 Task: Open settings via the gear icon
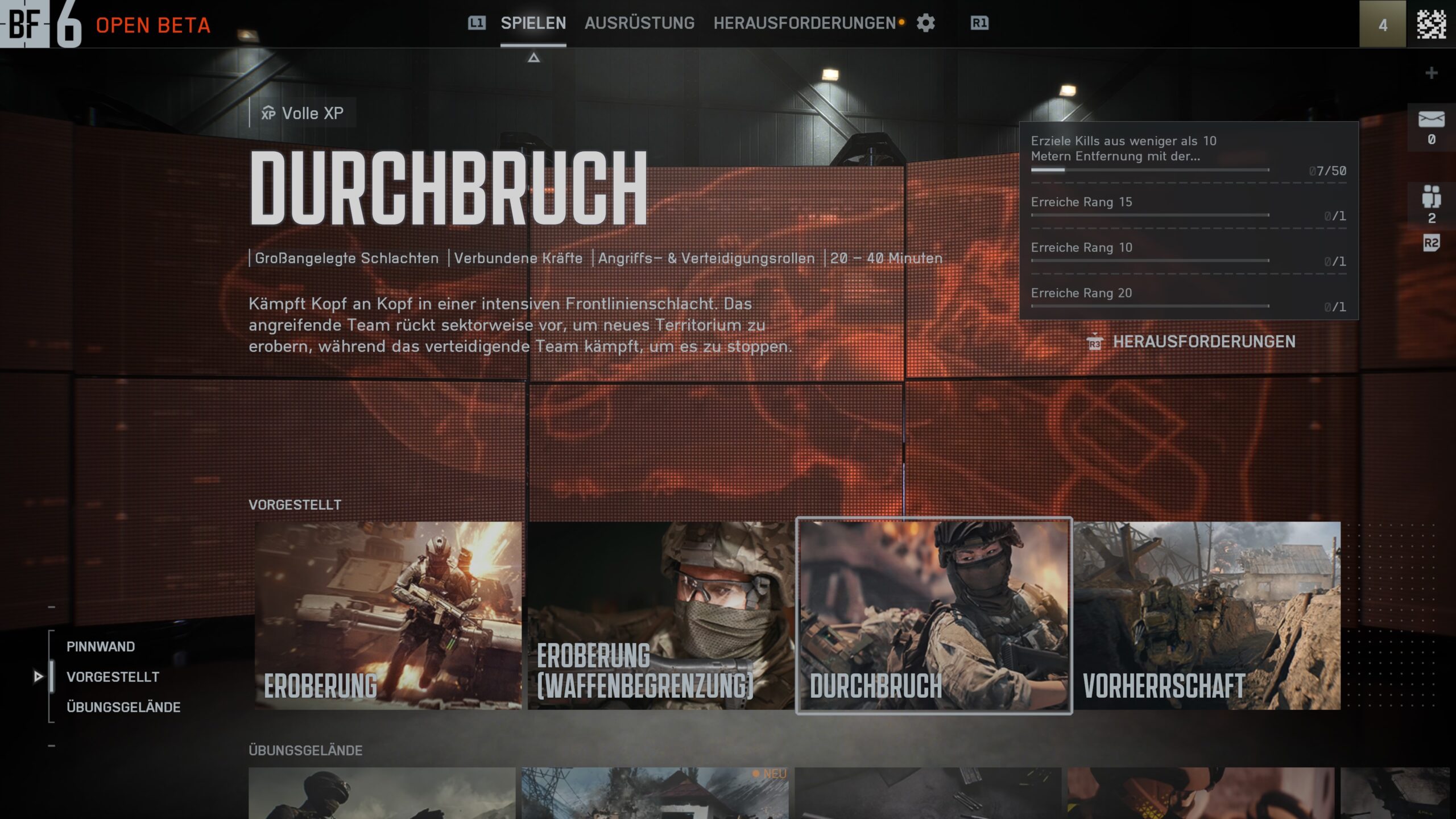925,23
